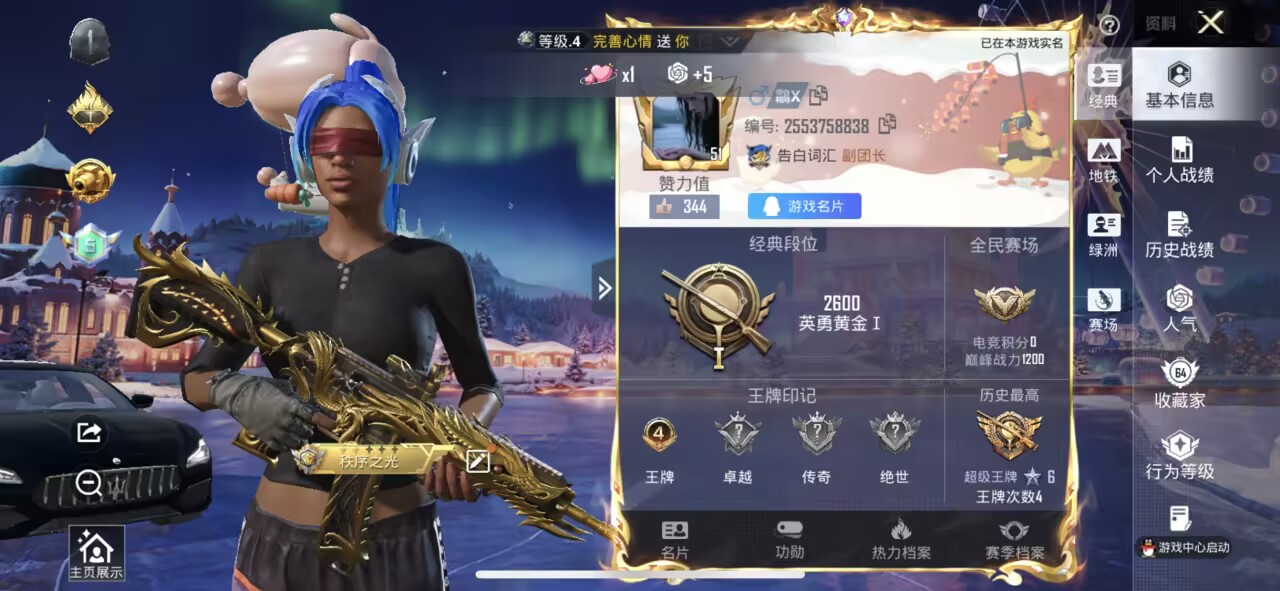Click the share arrow icon
This screenshot has width=1280, height=591.
pyautogui.click(x=89, y=432)
